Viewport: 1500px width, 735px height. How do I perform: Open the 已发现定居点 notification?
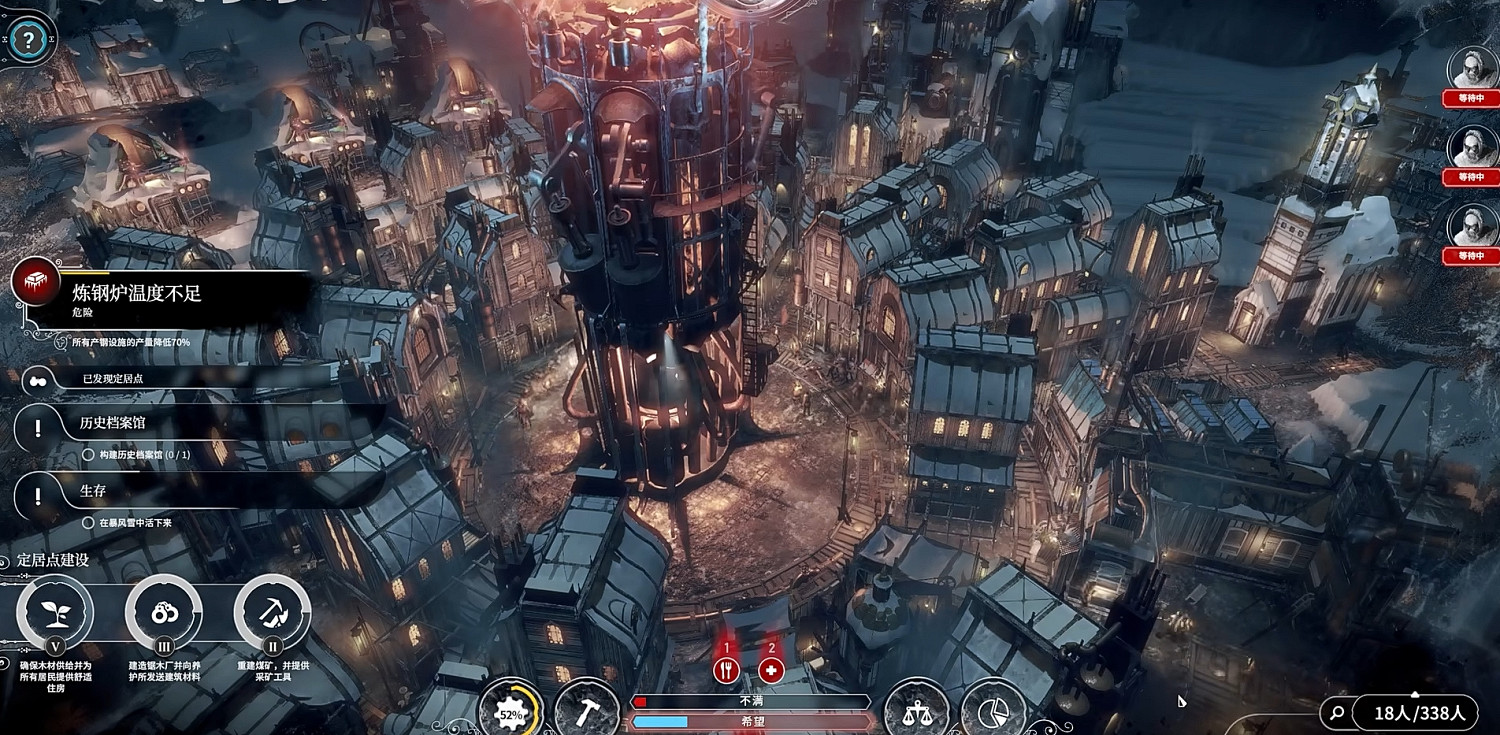coord(112,379)
